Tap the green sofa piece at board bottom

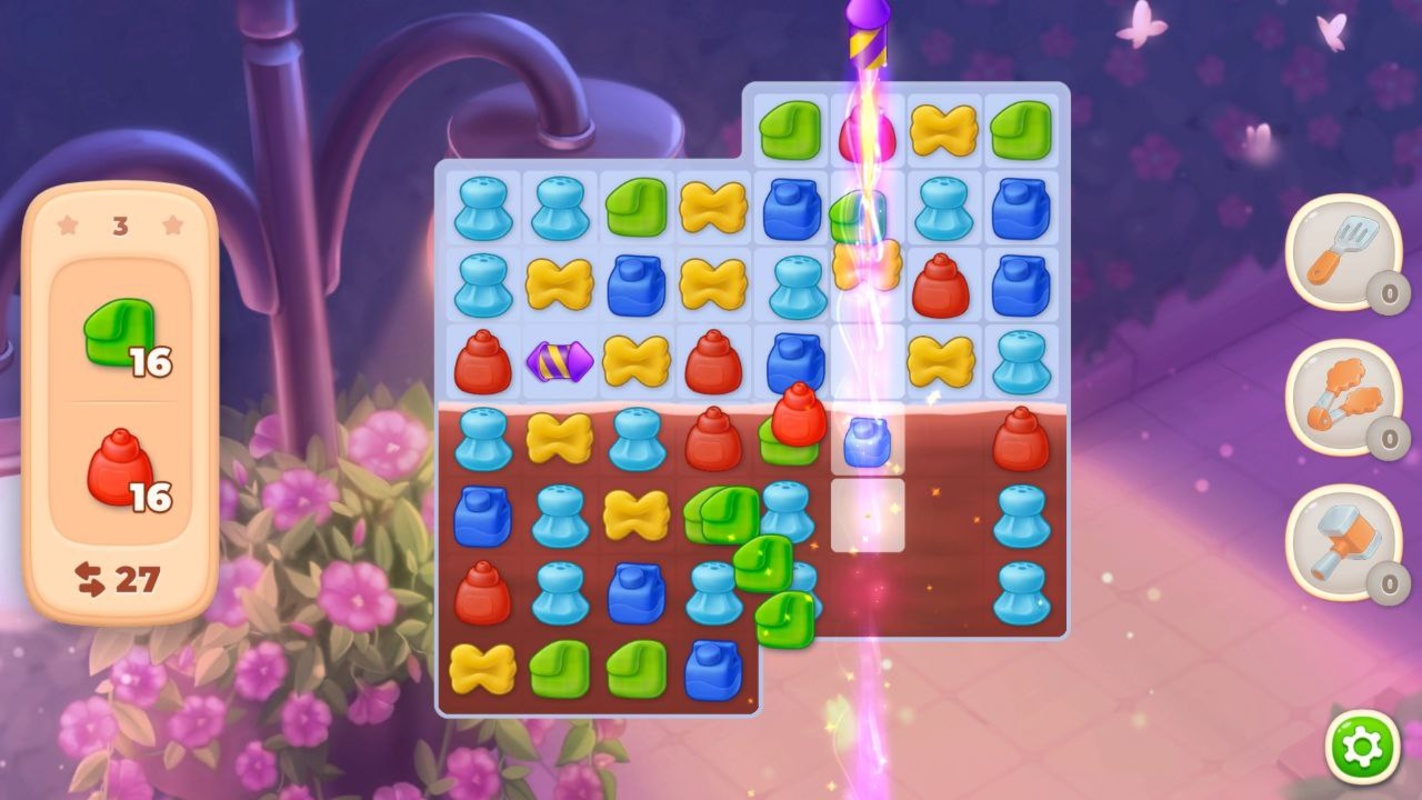[561, 666]
